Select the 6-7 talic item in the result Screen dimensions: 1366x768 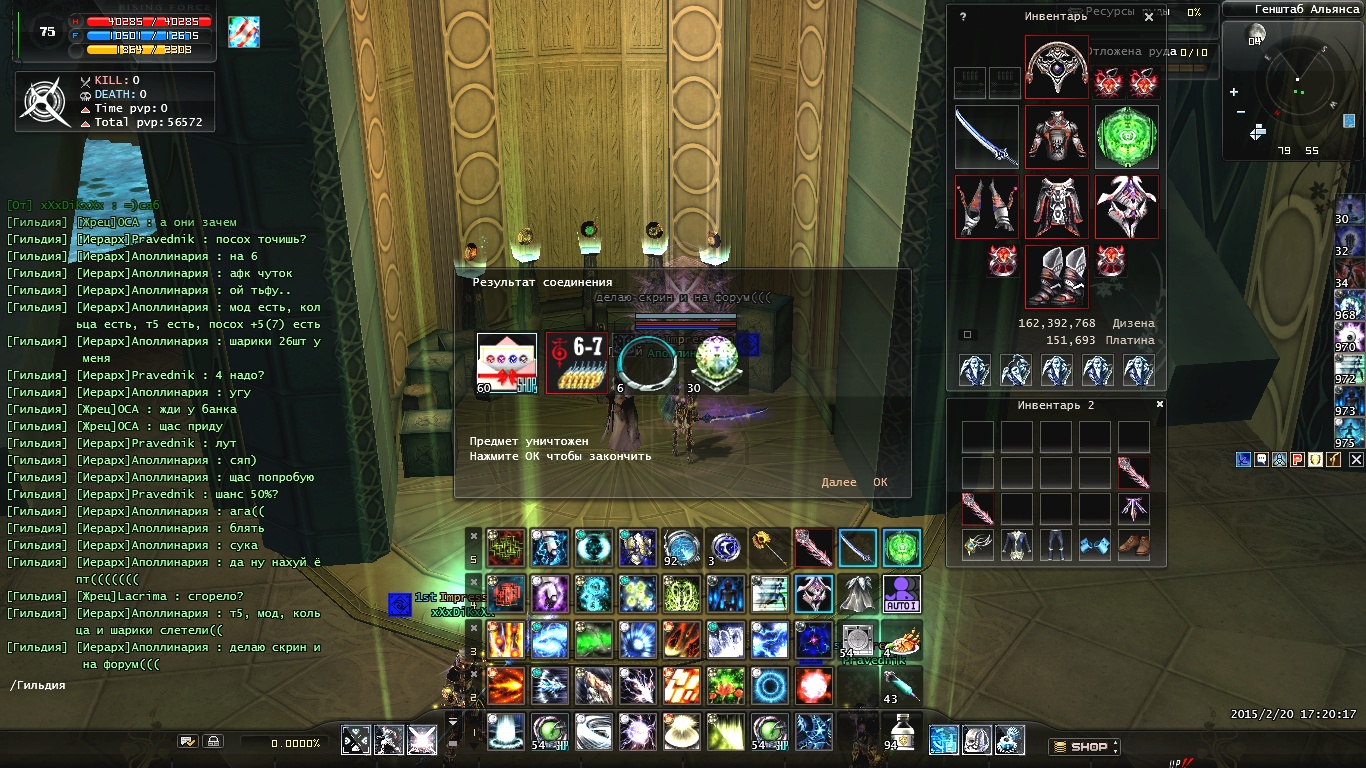click(x=575, y=363)
